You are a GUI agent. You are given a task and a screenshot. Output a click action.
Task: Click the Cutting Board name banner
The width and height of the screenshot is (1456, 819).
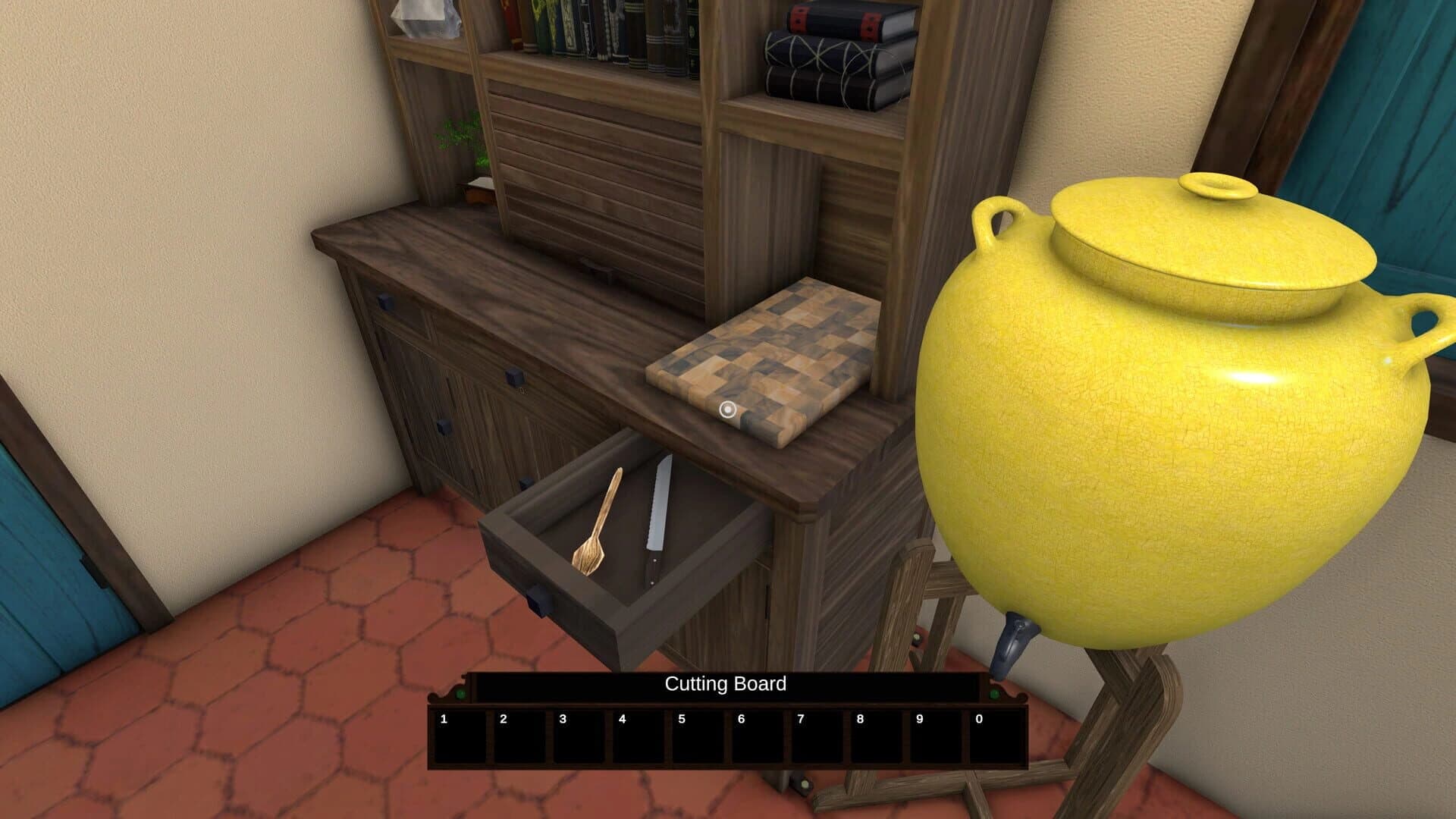726,686
